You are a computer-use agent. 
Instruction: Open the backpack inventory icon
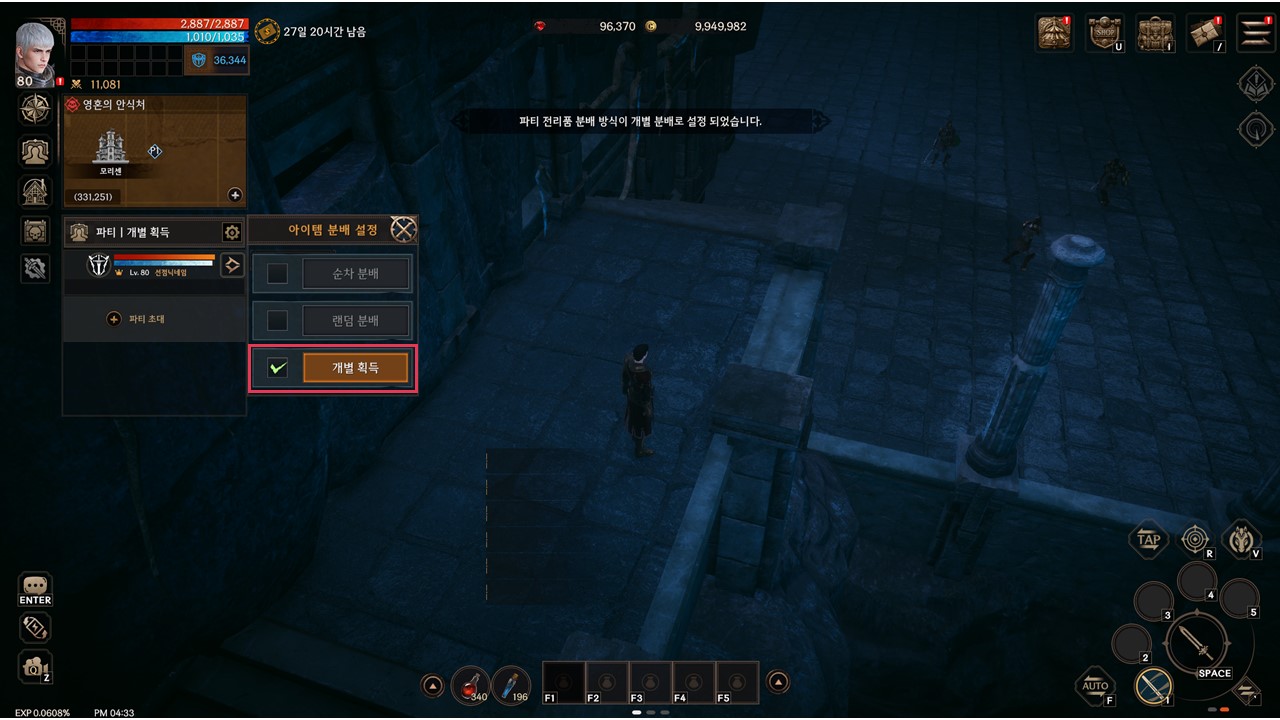pyautogui.click(x=1156, y=33)
